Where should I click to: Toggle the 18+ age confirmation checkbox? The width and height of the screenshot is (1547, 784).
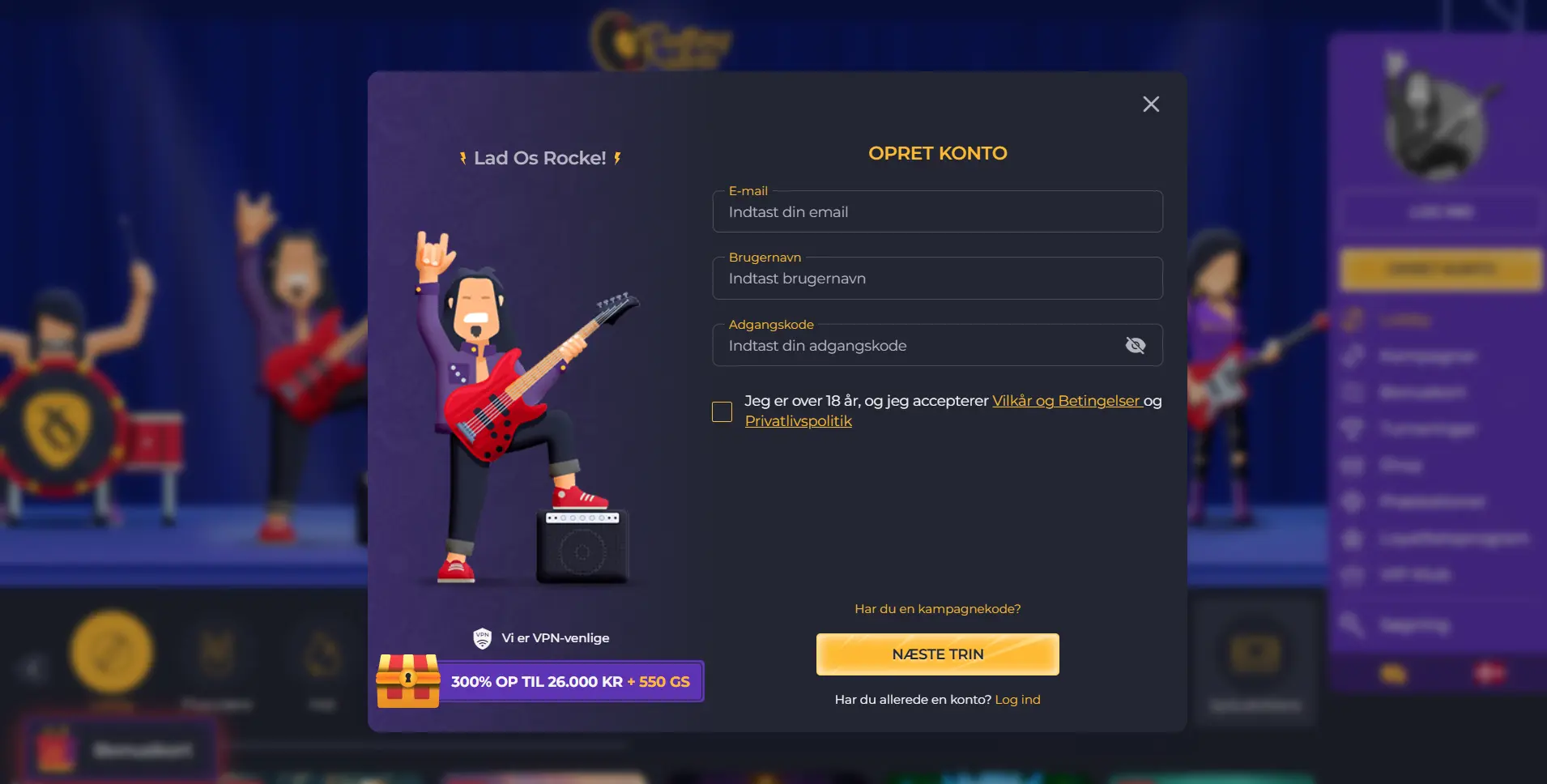pyautogui.click(x=722, y=411)
